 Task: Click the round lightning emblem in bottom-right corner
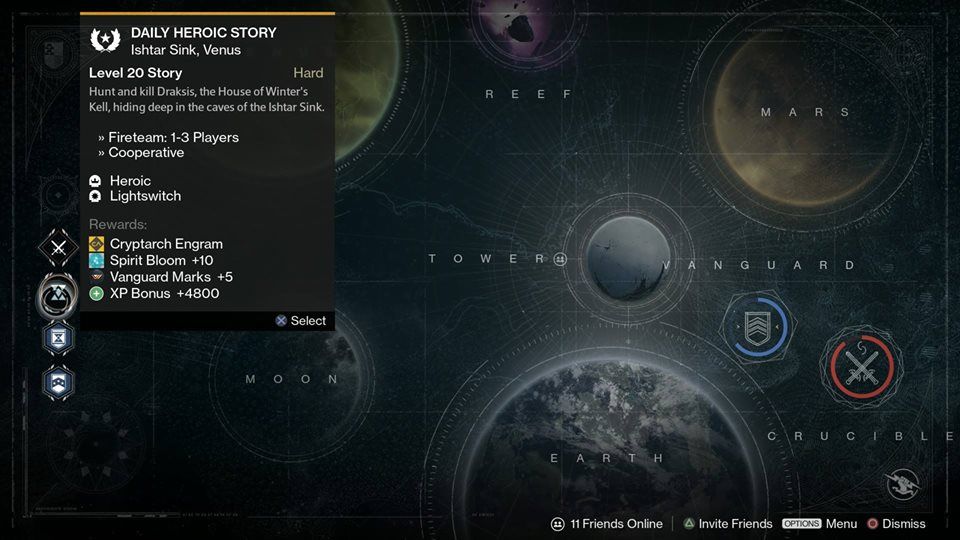[x=902, y=484]
